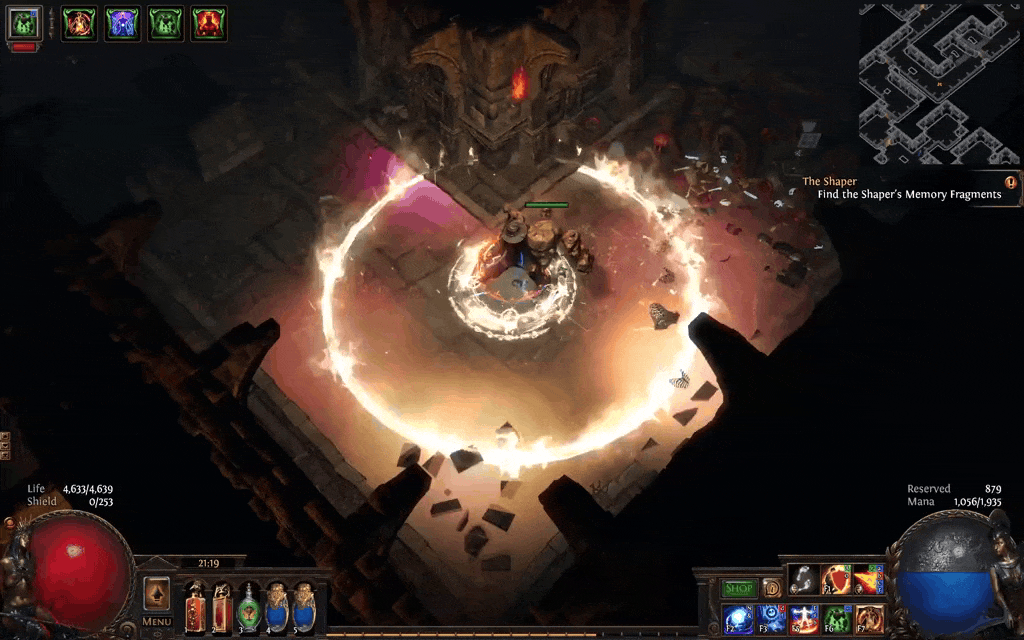Activate the glowing white figure skill on F5
Viewport: 1024px width, 640px height.
803,619
